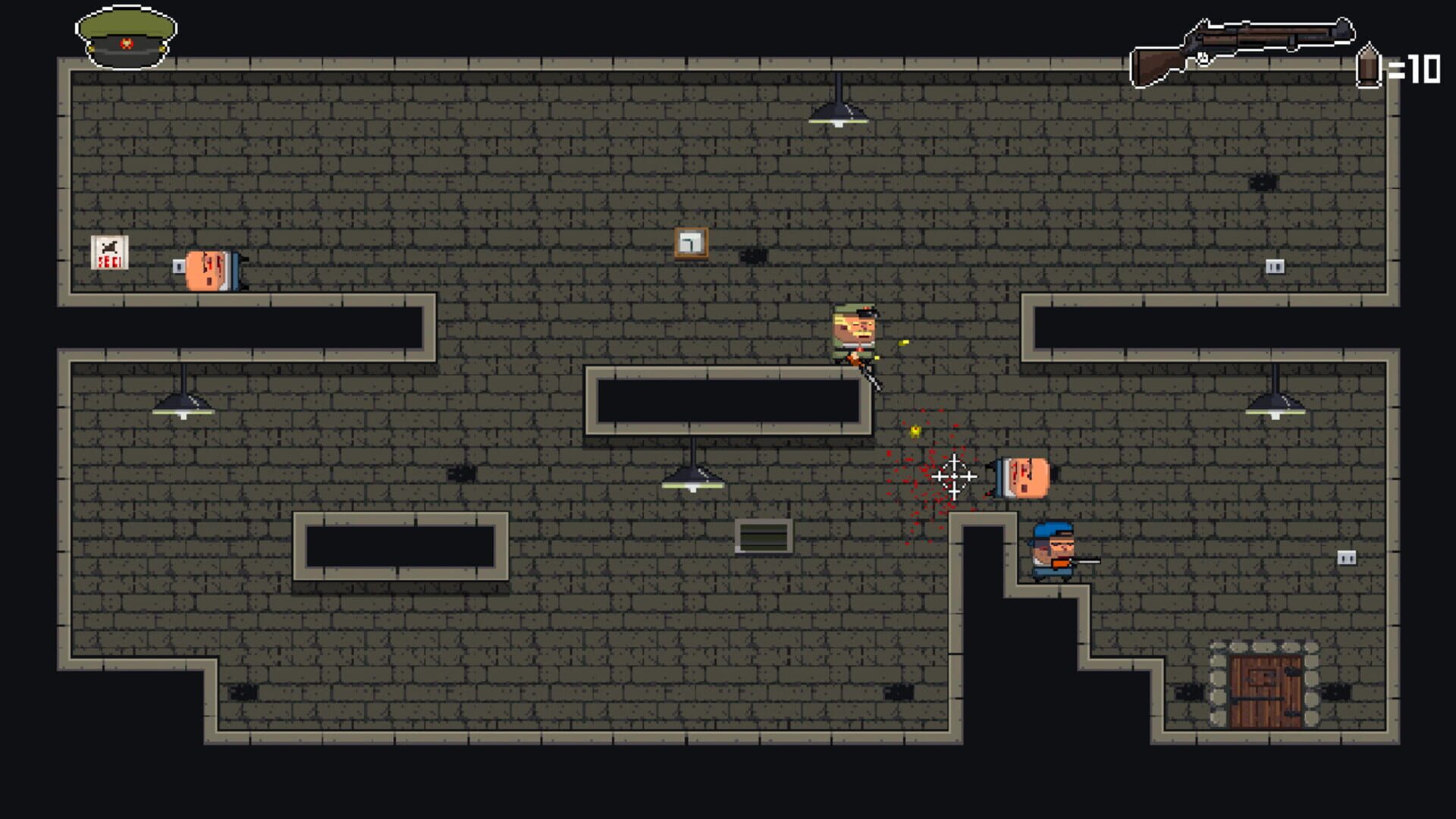1456x819 pixels.
Task: Click the lamp above the central platform
Action: point(692,482)
